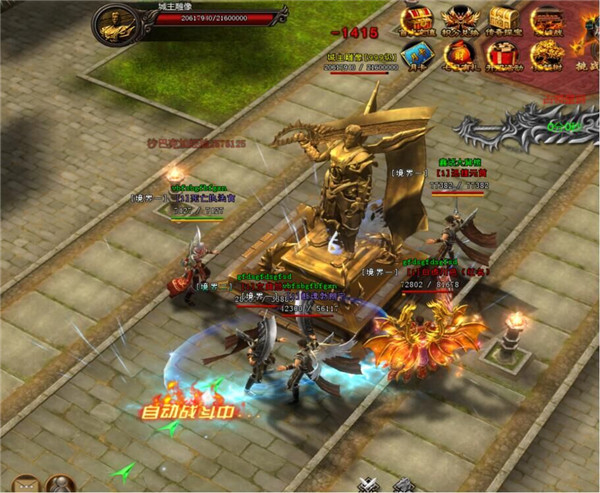The image size is (600, 493).
Task: Open the blue monthly card icon
Action: tap(416, 56)
